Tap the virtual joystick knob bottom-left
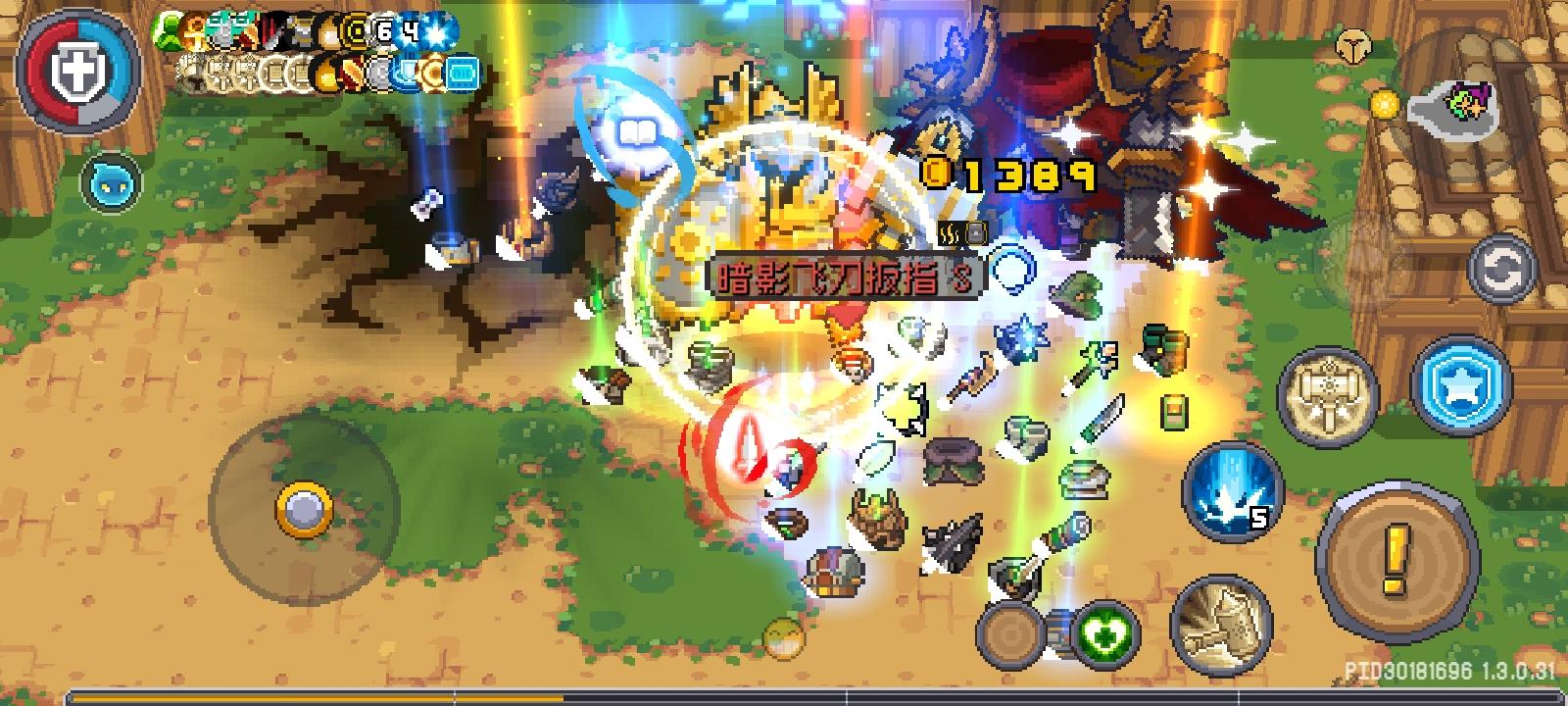1568x706 pixels. coord(302,508)
